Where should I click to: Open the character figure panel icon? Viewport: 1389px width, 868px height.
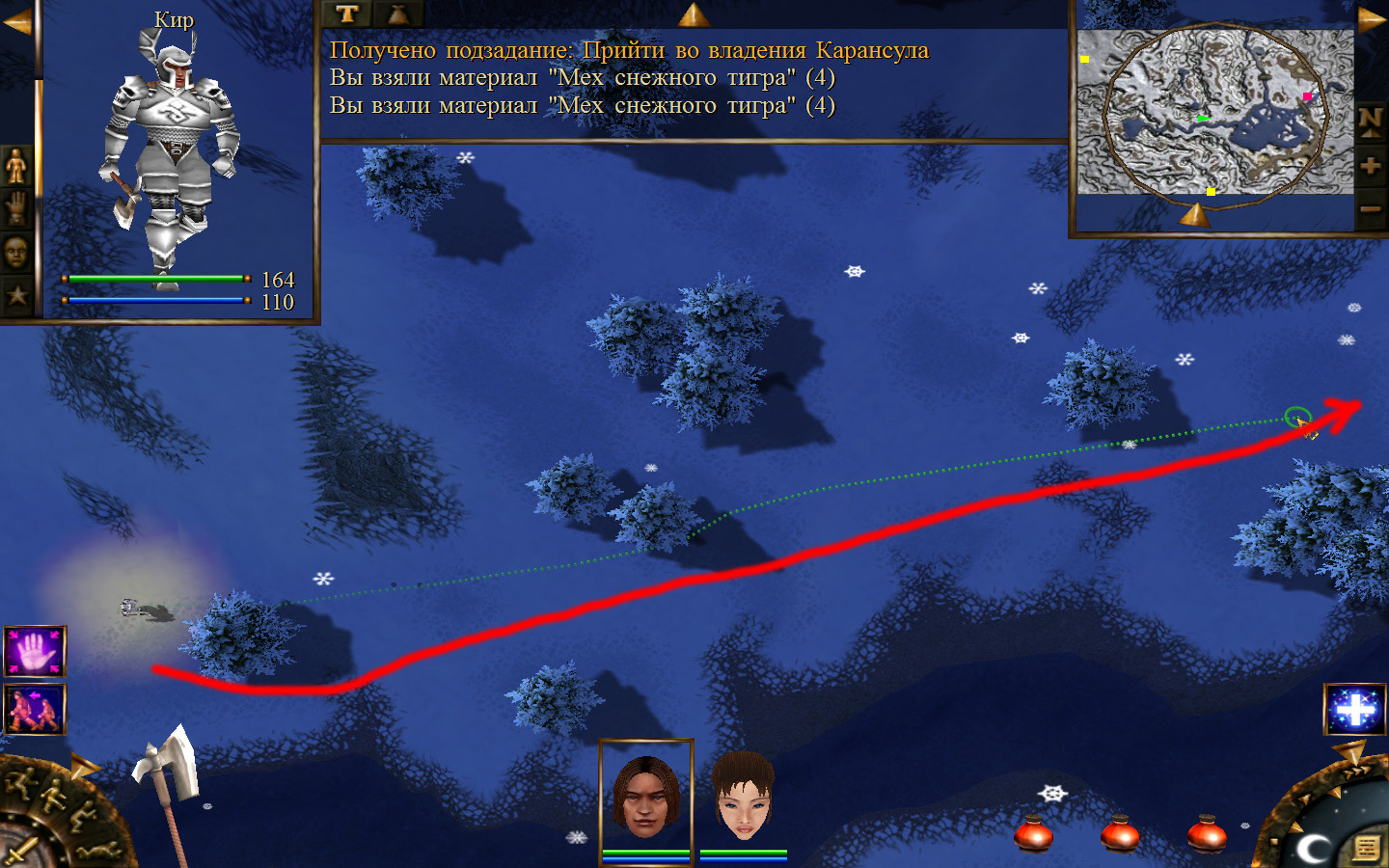[16, 166]
